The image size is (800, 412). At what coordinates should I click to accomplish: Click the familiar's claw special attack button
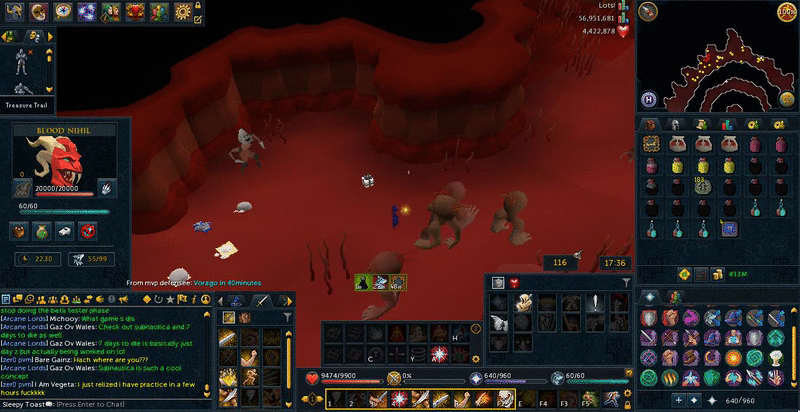[x=106, y=187]
